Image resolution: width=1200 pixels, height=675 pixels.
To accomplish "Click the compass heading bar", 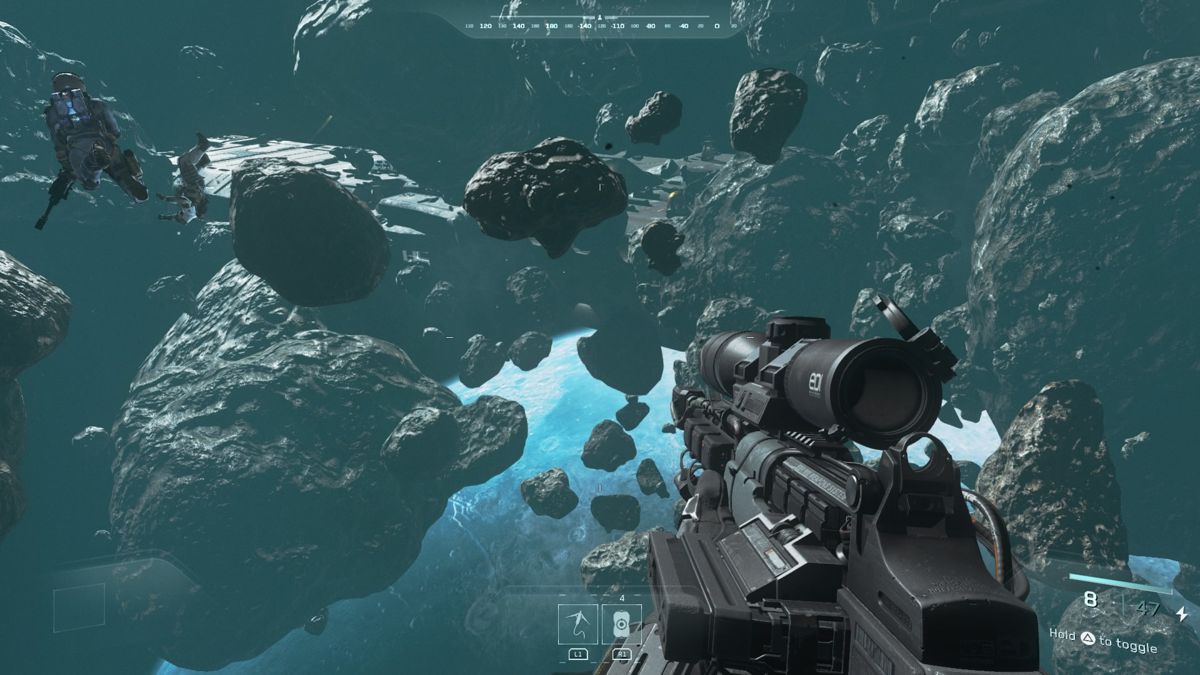I will pos(600,23).
